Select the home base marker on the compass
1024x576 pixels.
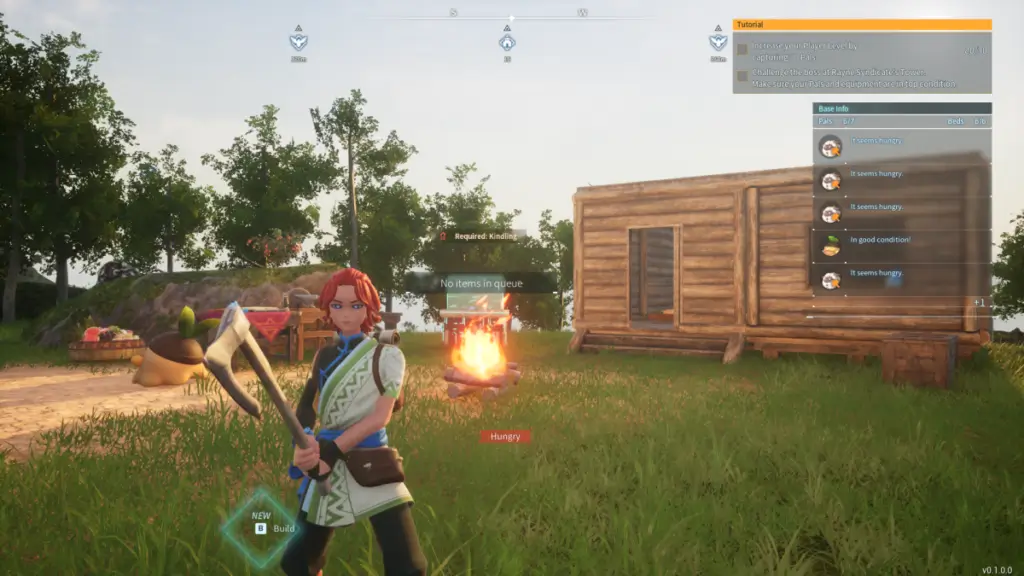tap(507, 42)
